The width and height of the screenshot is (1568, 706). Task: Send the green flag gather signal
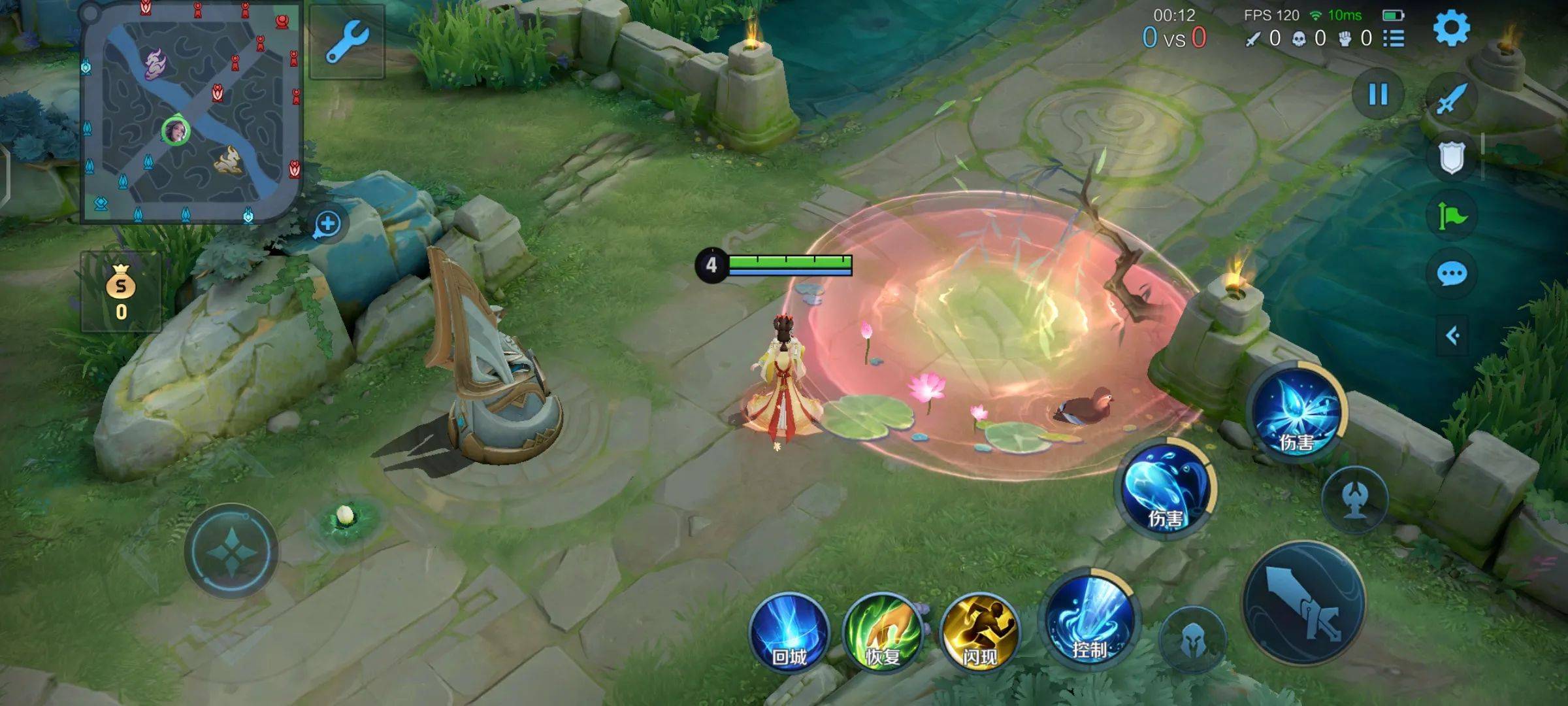[1451, 216]
